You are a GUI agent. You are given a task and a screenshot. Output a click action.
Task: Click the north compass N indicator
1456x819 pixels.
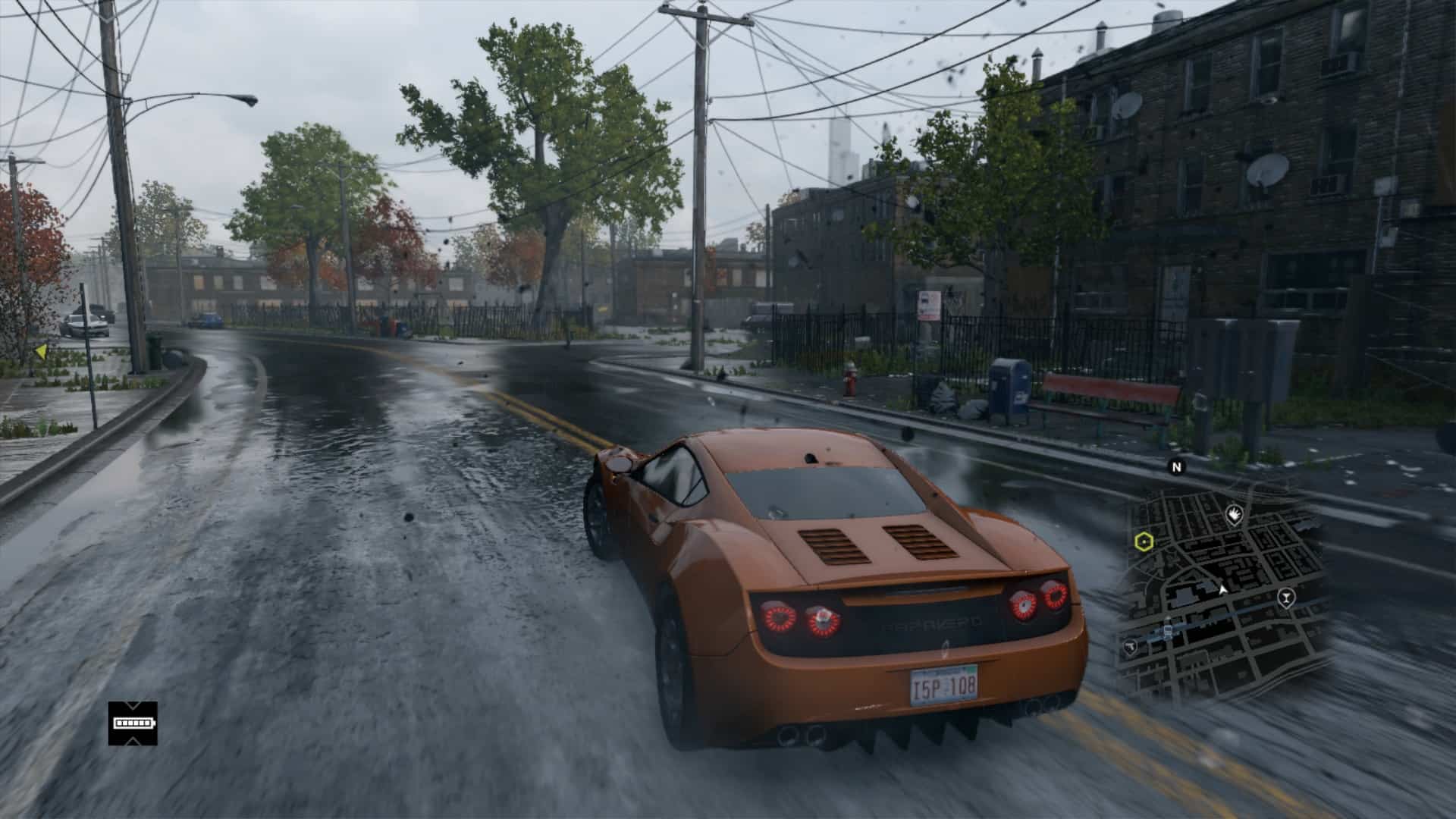1177,467
